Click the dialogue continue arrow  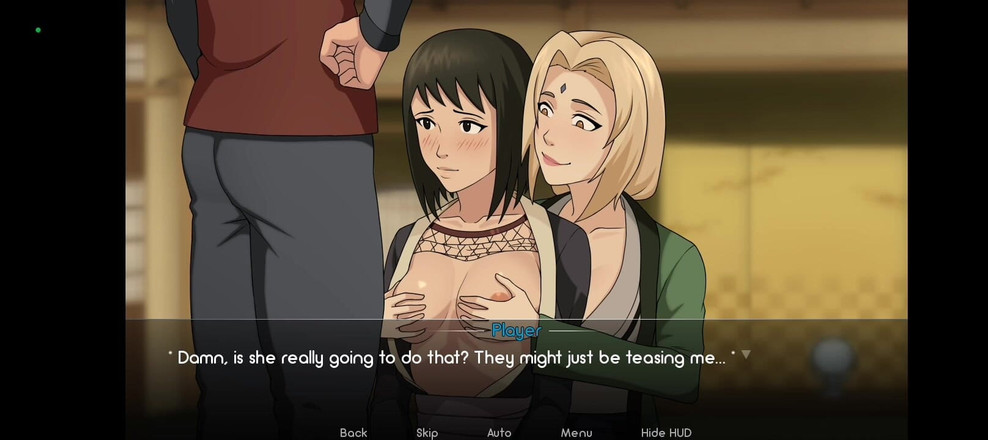(746, 354)
